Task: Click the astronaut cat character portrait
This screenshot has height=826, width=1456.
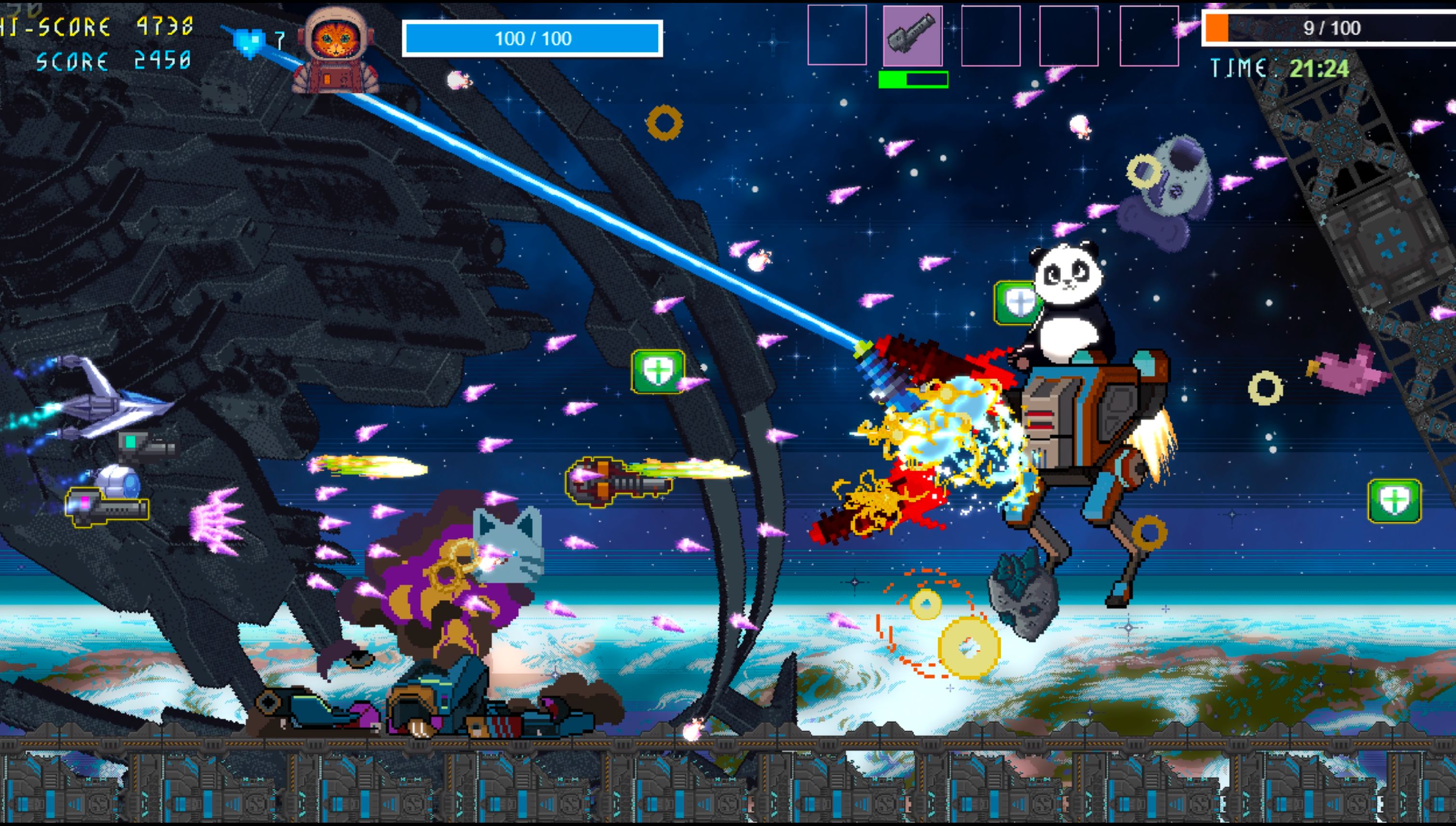Action: [336, 50]
